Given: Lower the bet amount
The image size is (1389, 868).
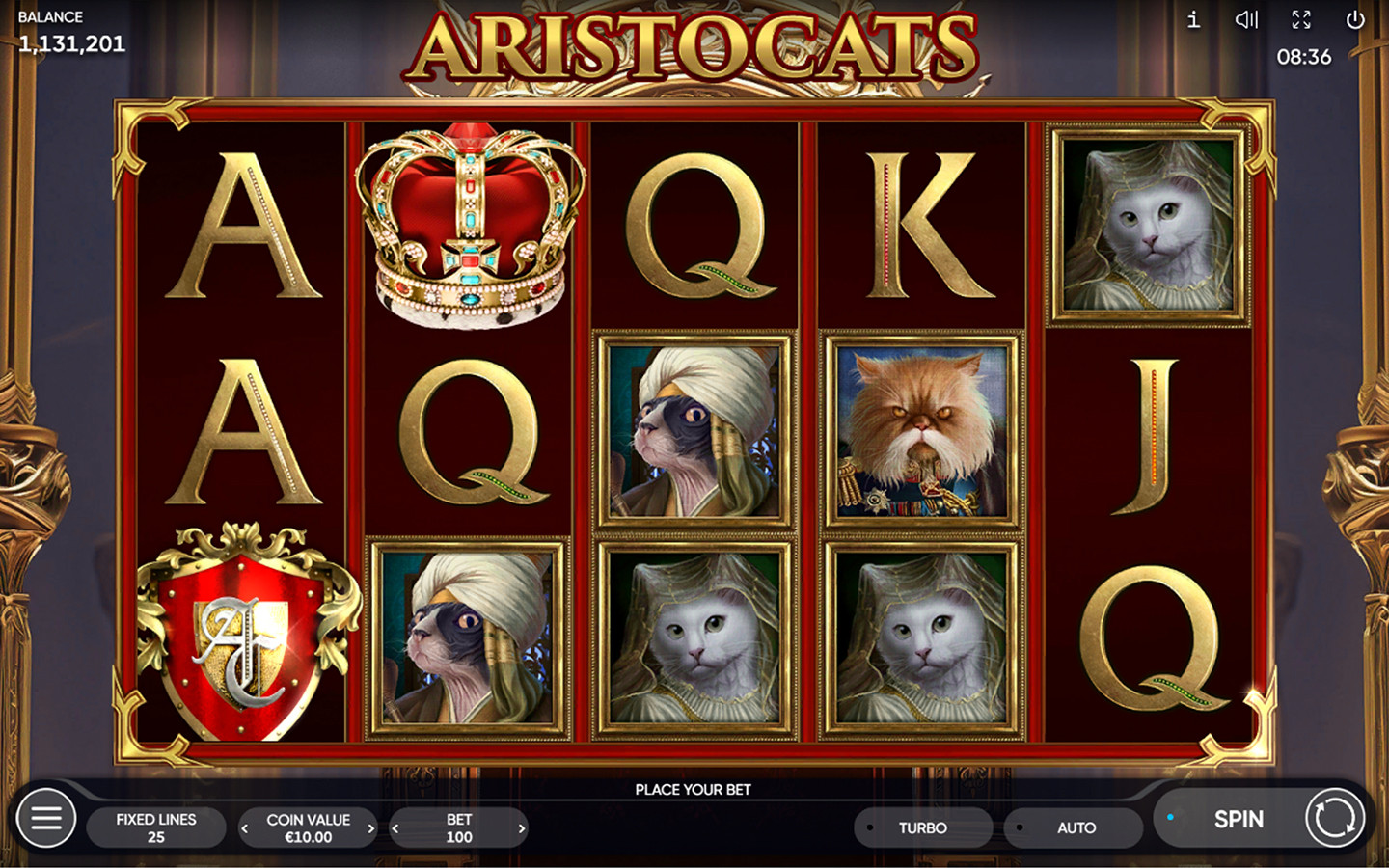Looking at the screenshot, I should point(395,828).
